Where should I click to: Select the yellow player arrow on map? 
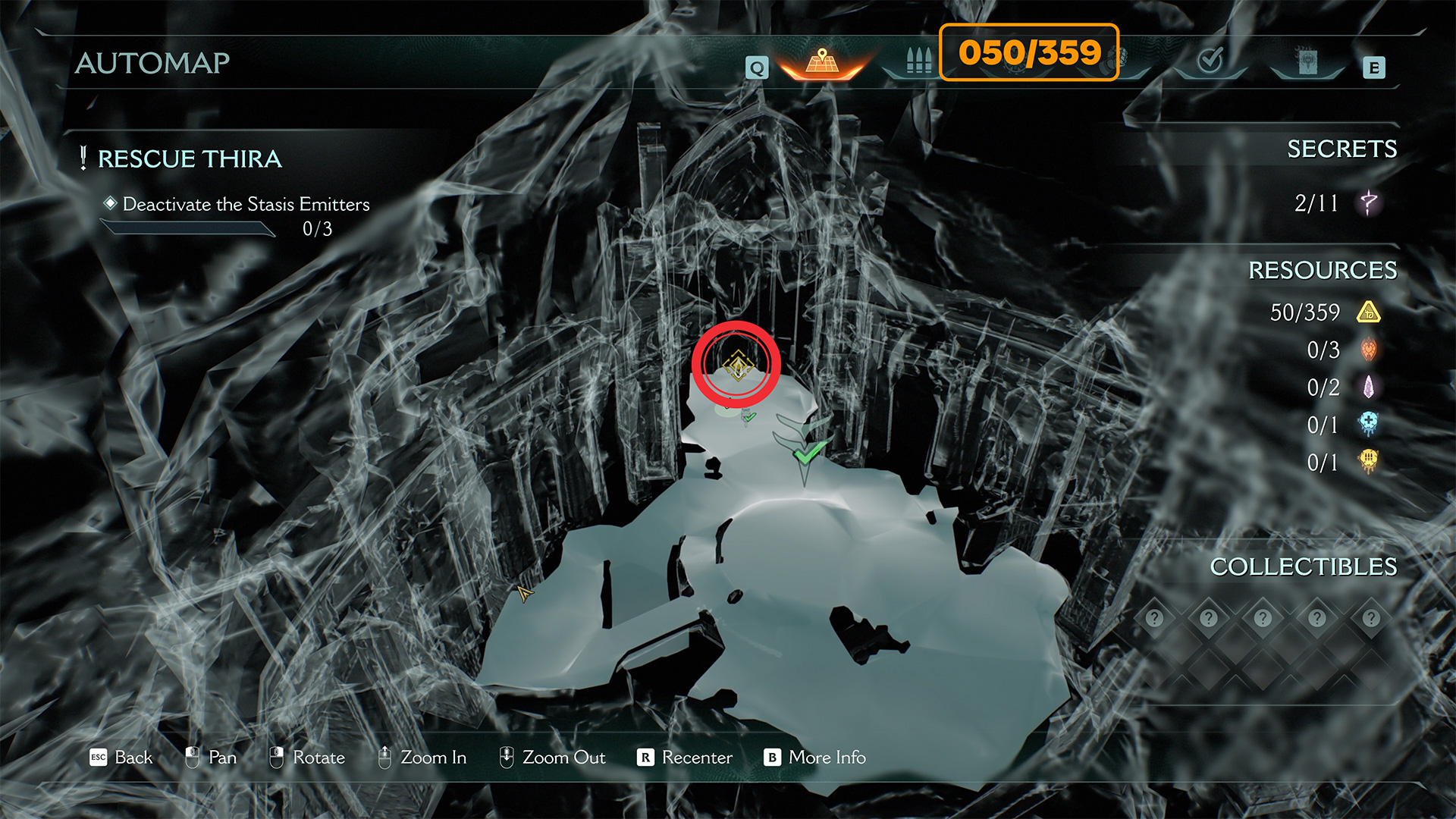(x=524, y=593)
